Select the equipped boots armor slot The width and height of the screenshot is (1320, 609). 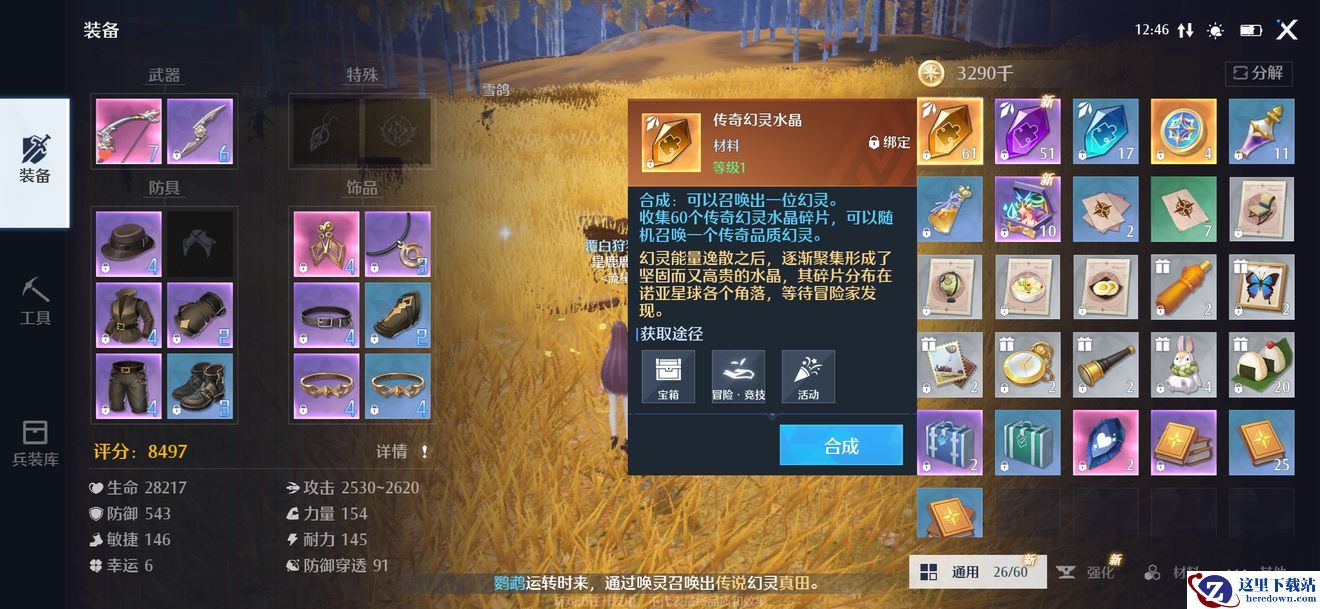(x=200, y=386)
